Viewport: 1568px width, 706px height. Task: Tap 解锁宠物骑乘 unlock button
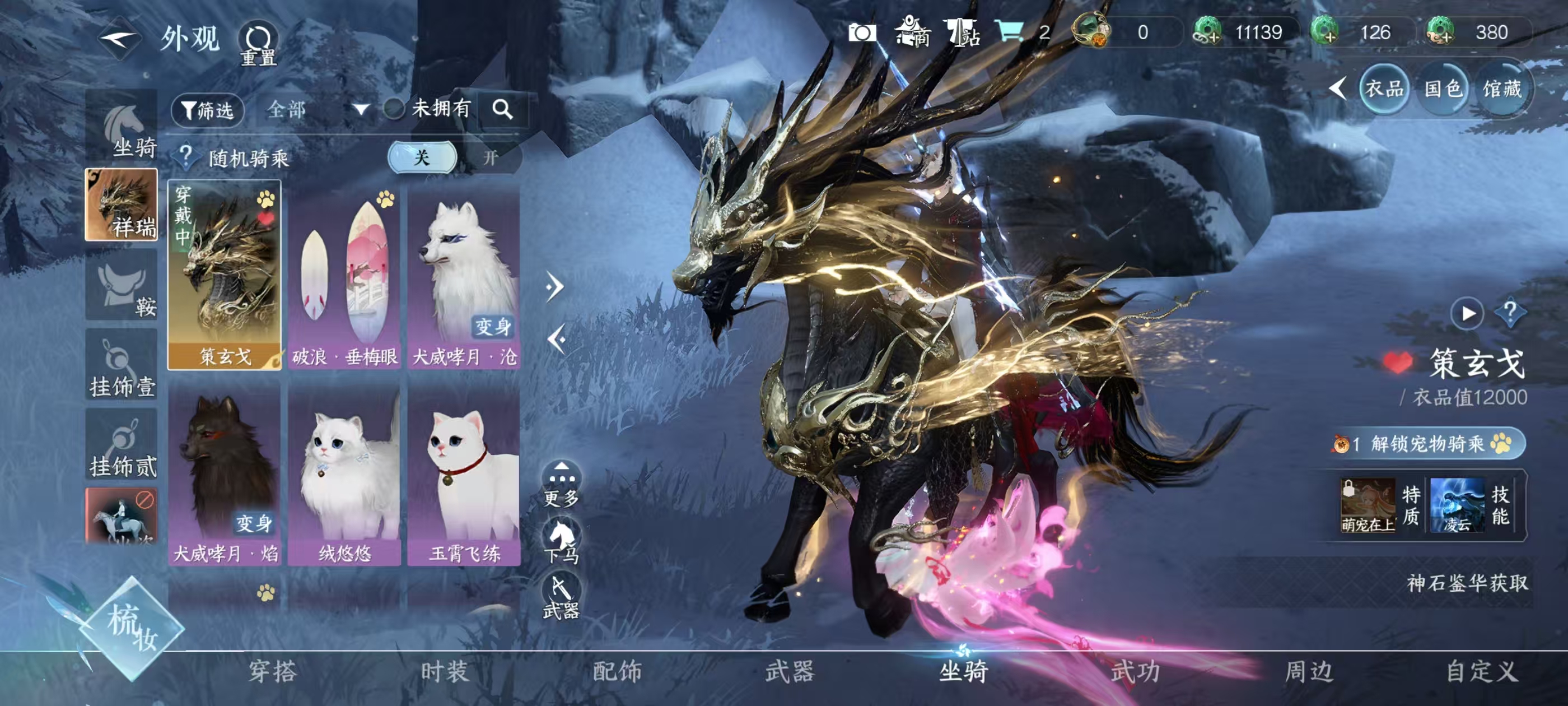(x=1428, y=443)
